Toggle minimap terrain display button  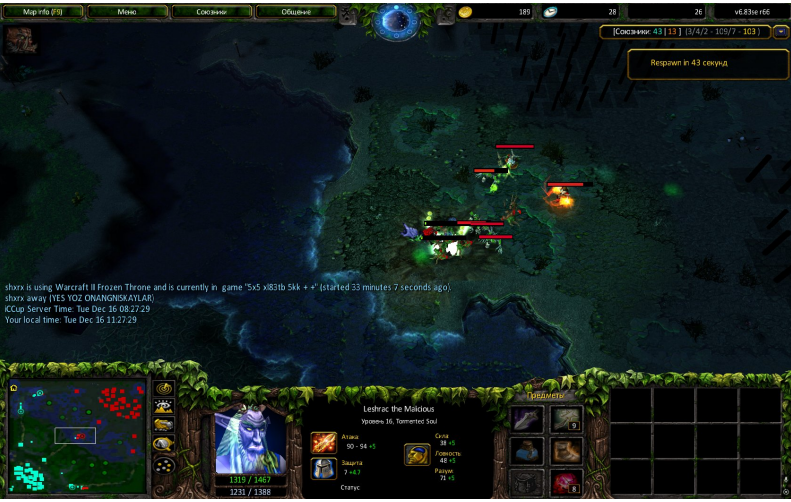pos(163,407)
